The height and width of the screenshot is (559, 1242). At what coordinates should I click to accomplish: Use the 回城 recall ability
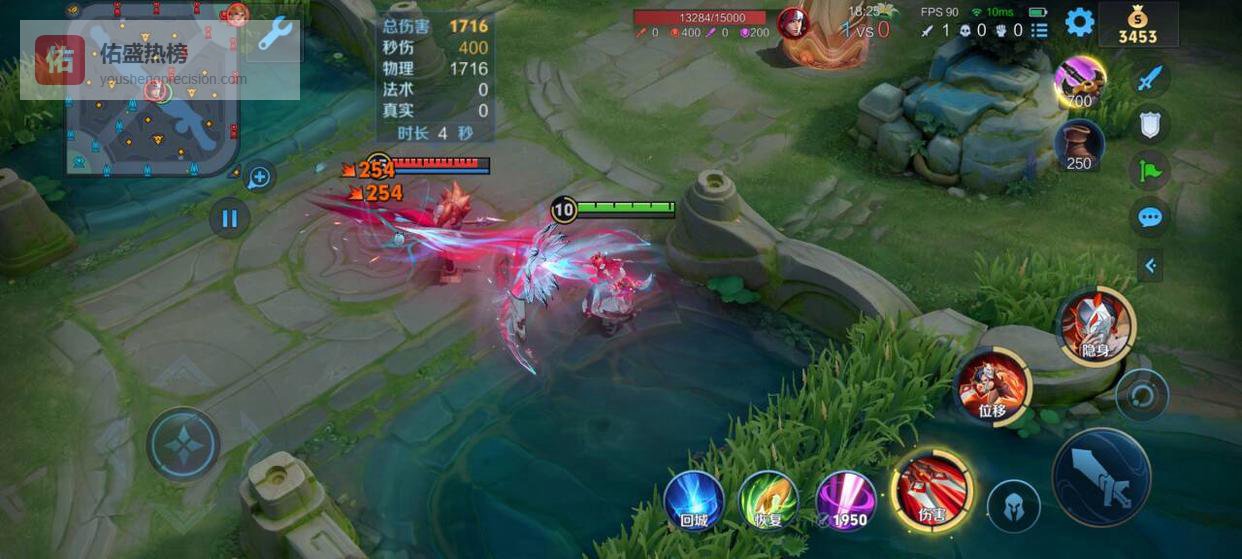click(x=694, y=500)
